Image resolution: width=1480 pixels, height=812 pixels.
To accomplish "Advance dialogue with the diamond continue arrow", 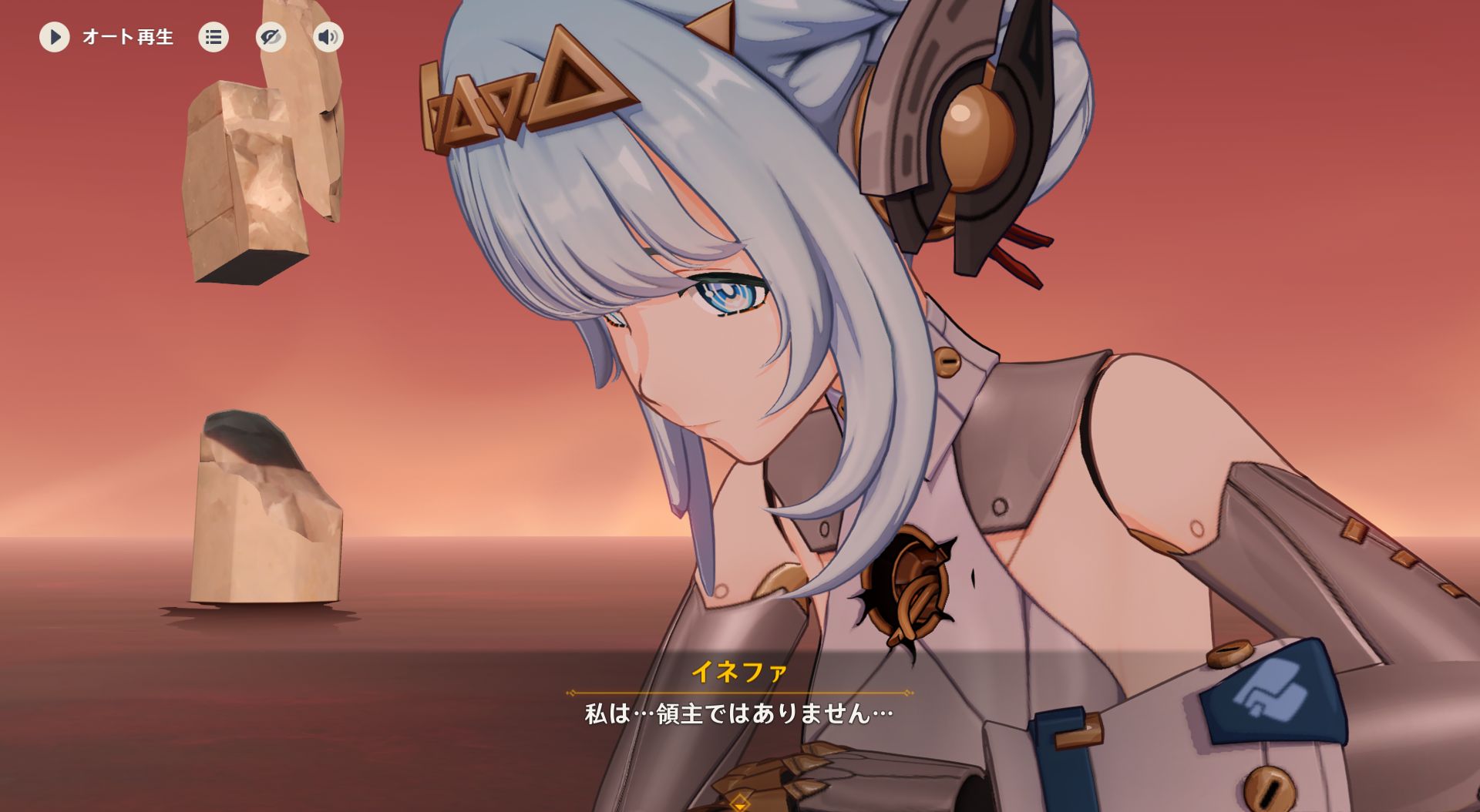I will click(x=739, y=803).
